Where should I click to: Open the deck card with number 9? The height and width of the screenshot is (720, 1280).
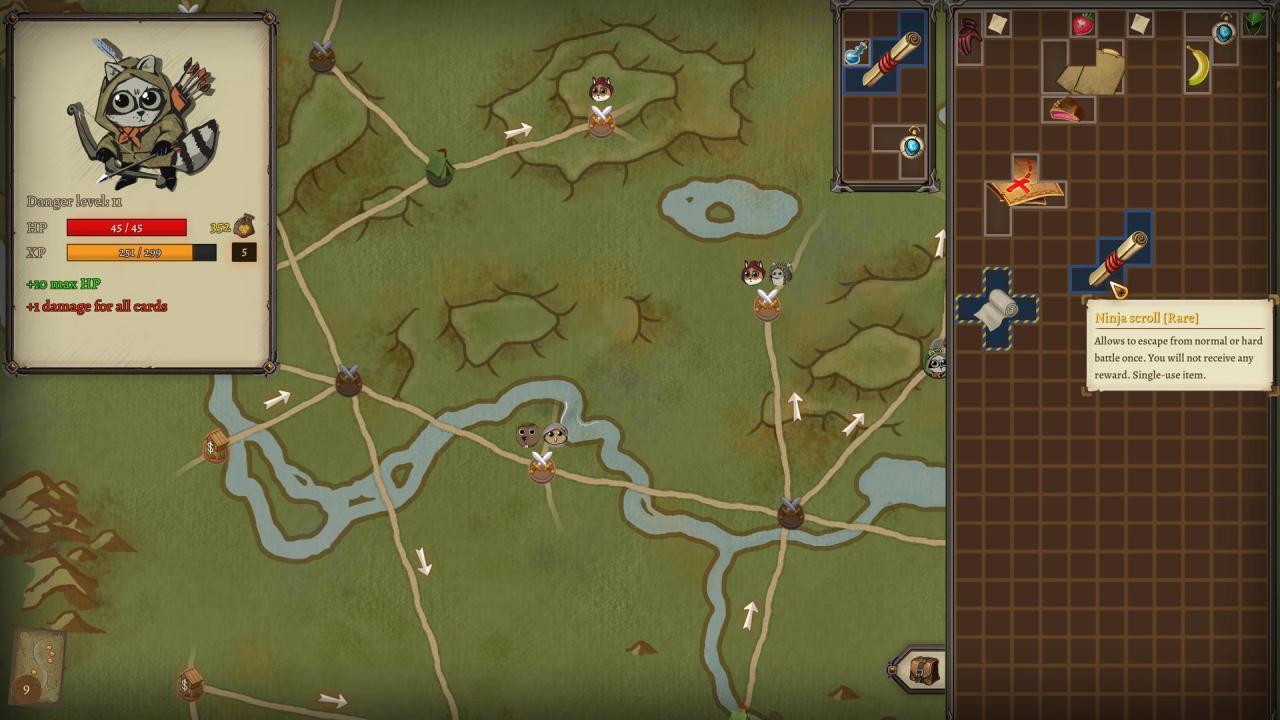click(x=38, y=664)
